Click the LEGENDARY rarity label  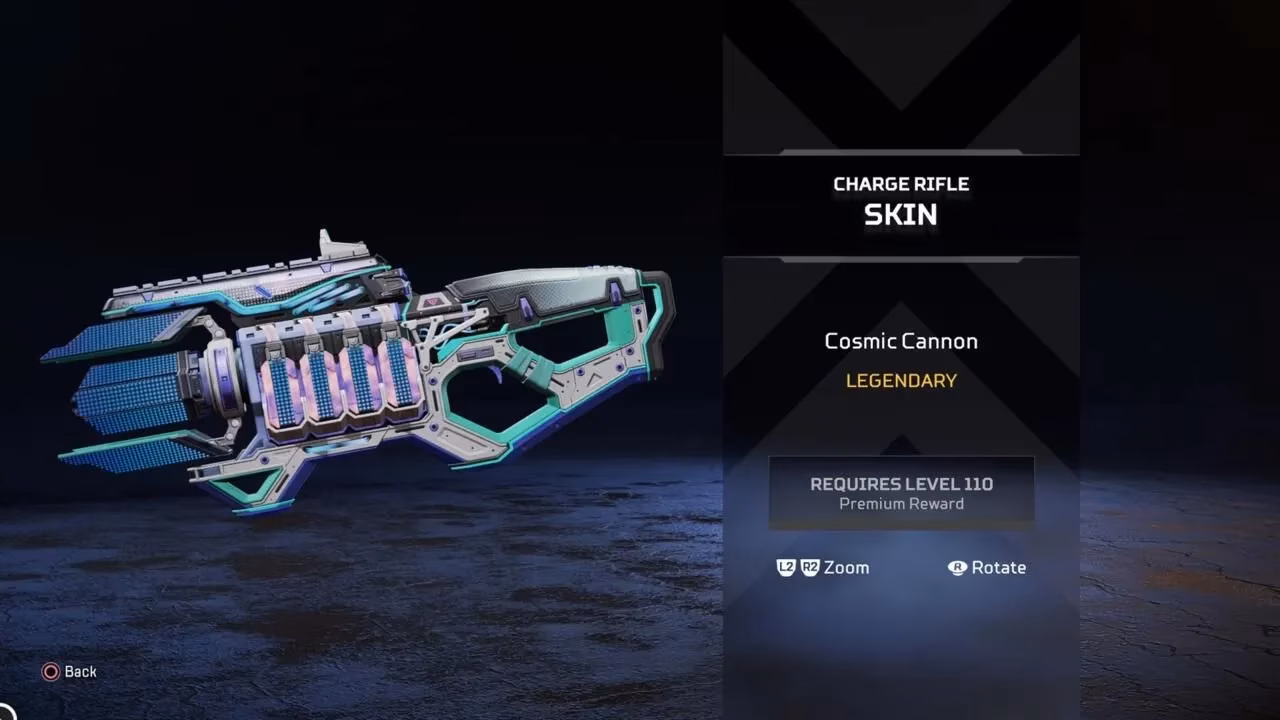tap(900, 381)
